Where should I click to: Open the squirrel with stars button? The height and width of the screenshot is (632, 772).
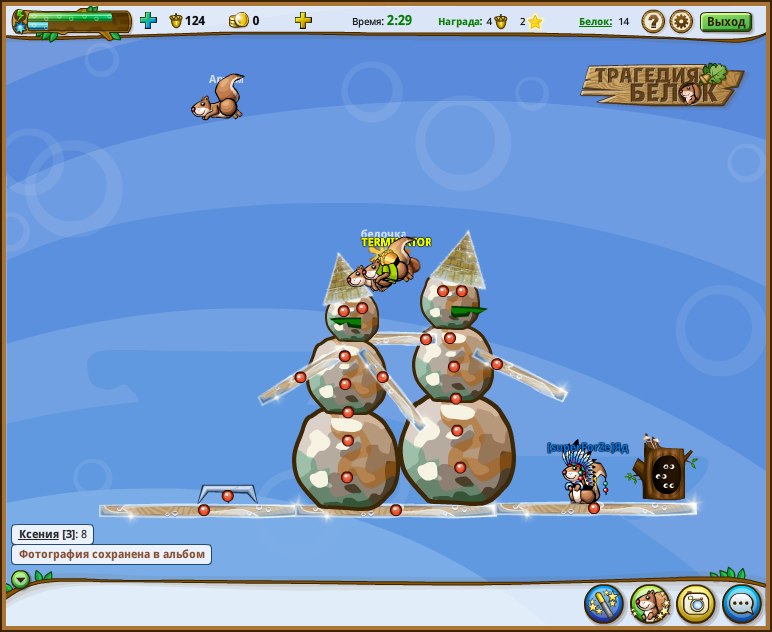[x=650, y=603]
